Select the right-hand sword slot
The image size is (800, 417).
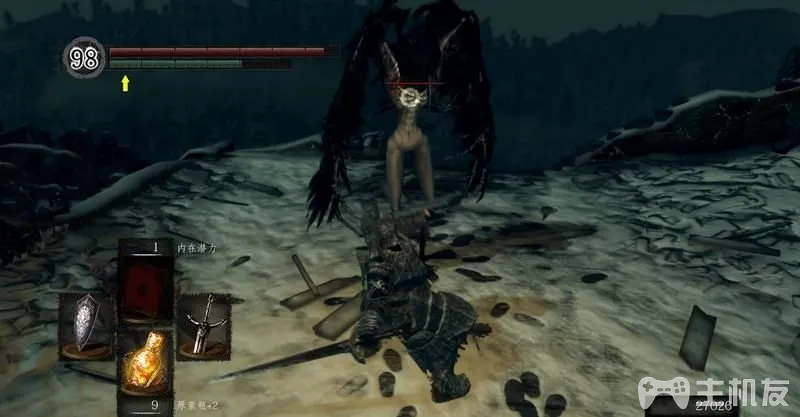coord(203,325)
